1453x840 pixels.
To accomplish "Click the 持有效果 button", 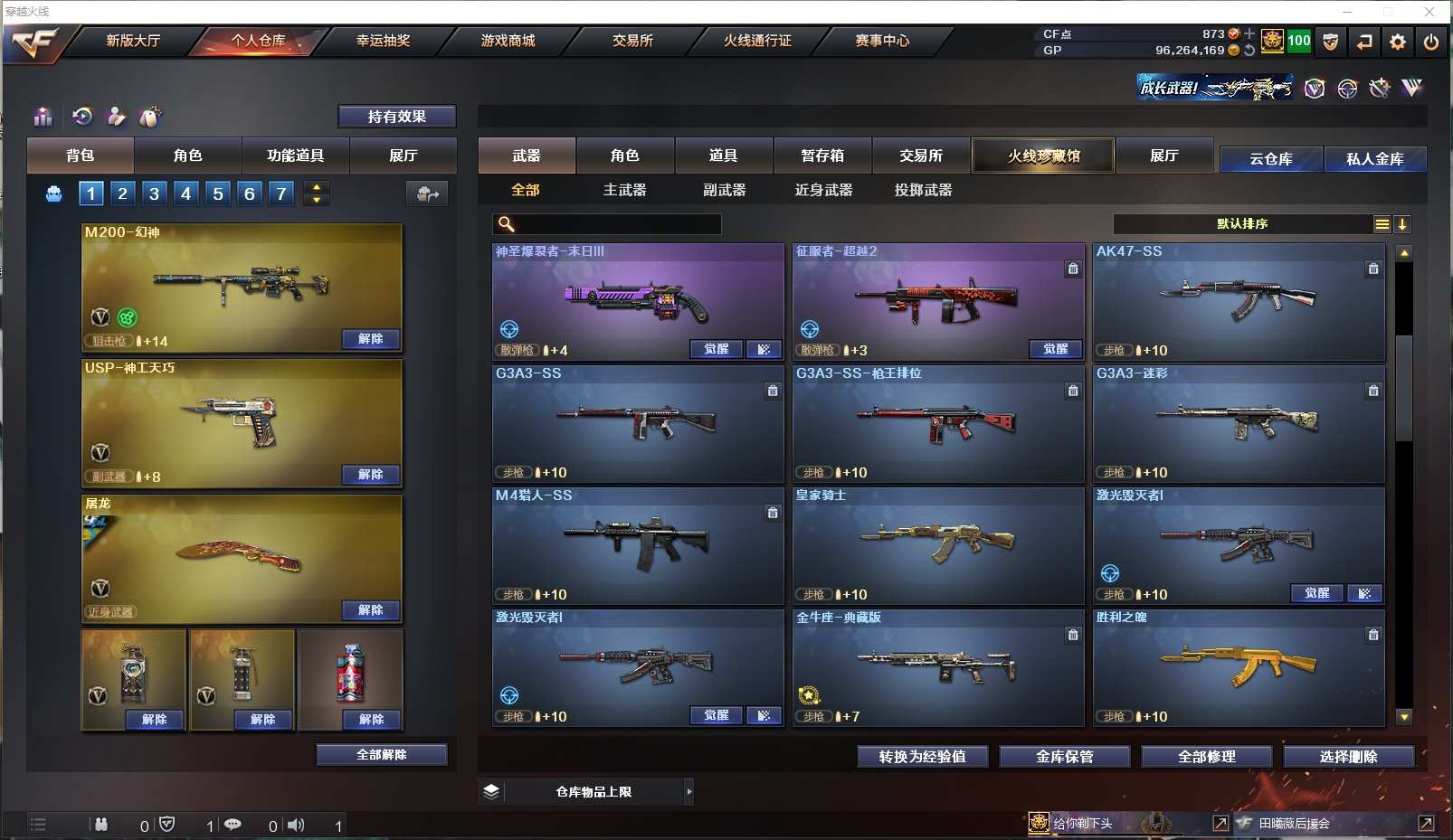I will [x=396, y=117].
